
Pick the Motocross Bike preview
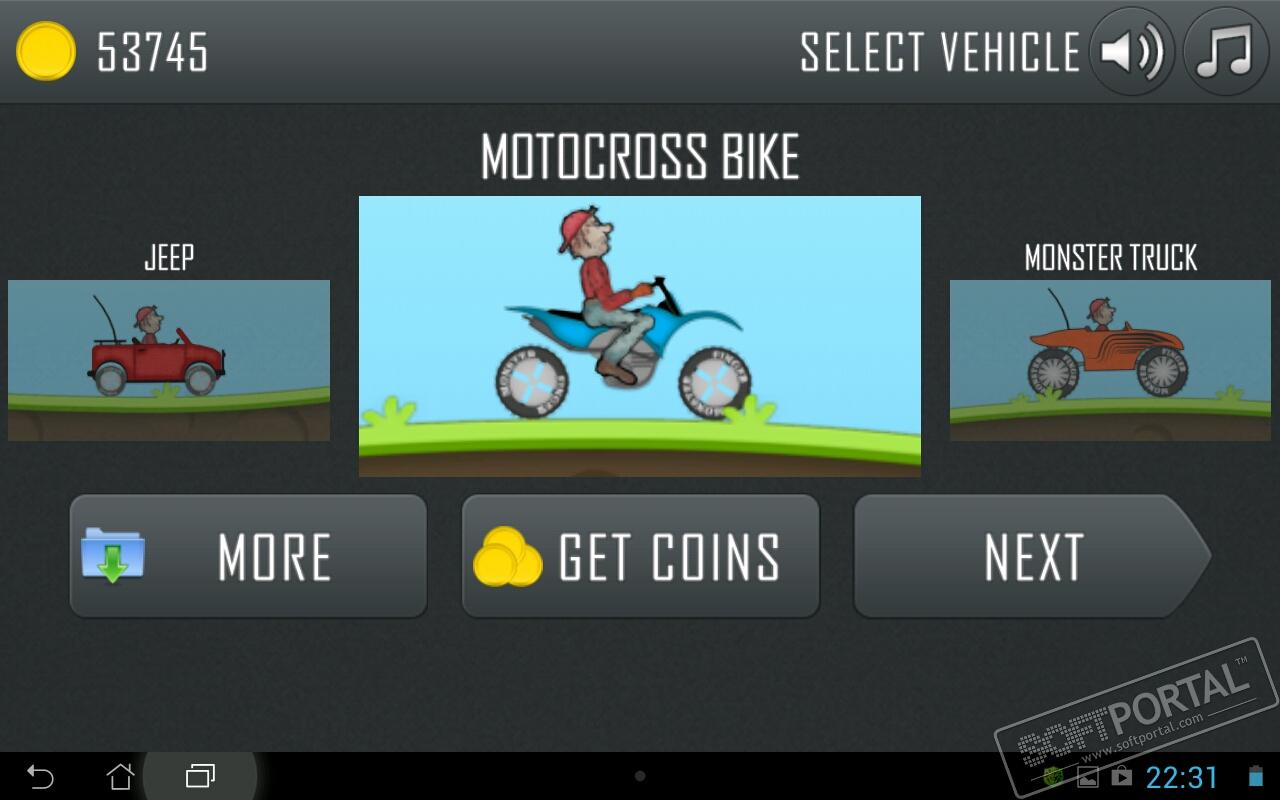pyautogui.click(x=640, y=336)
